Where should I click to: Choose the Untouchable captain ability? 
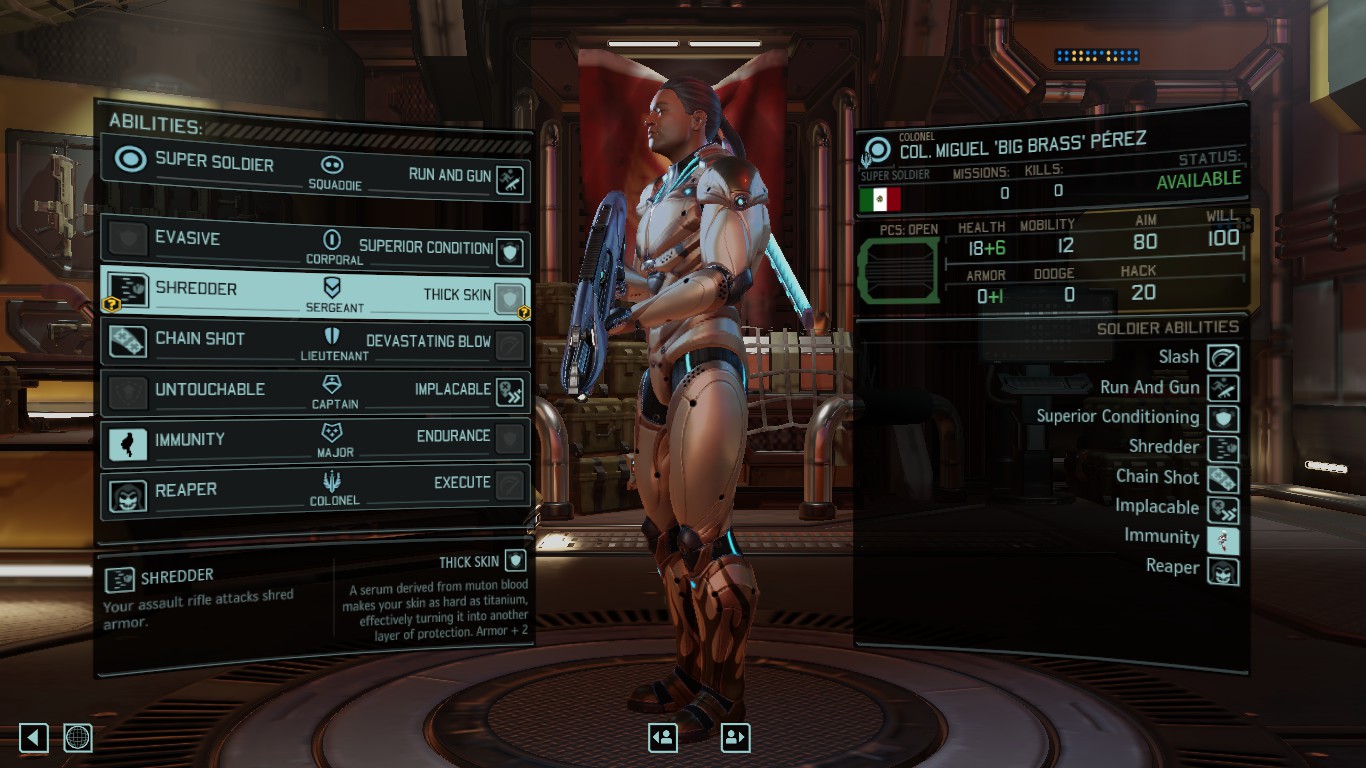(x=128, y=390)
